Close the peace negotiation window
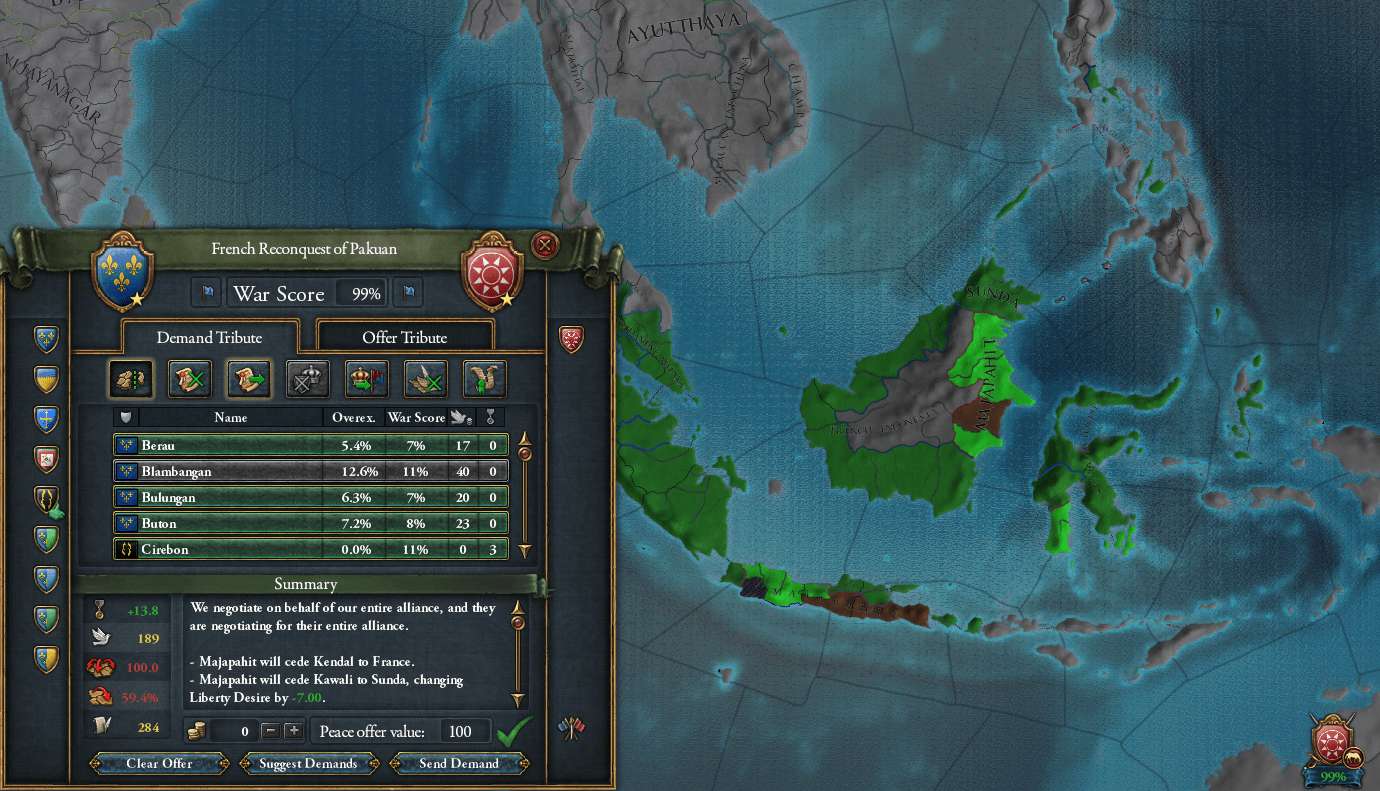 pos(544,245)
